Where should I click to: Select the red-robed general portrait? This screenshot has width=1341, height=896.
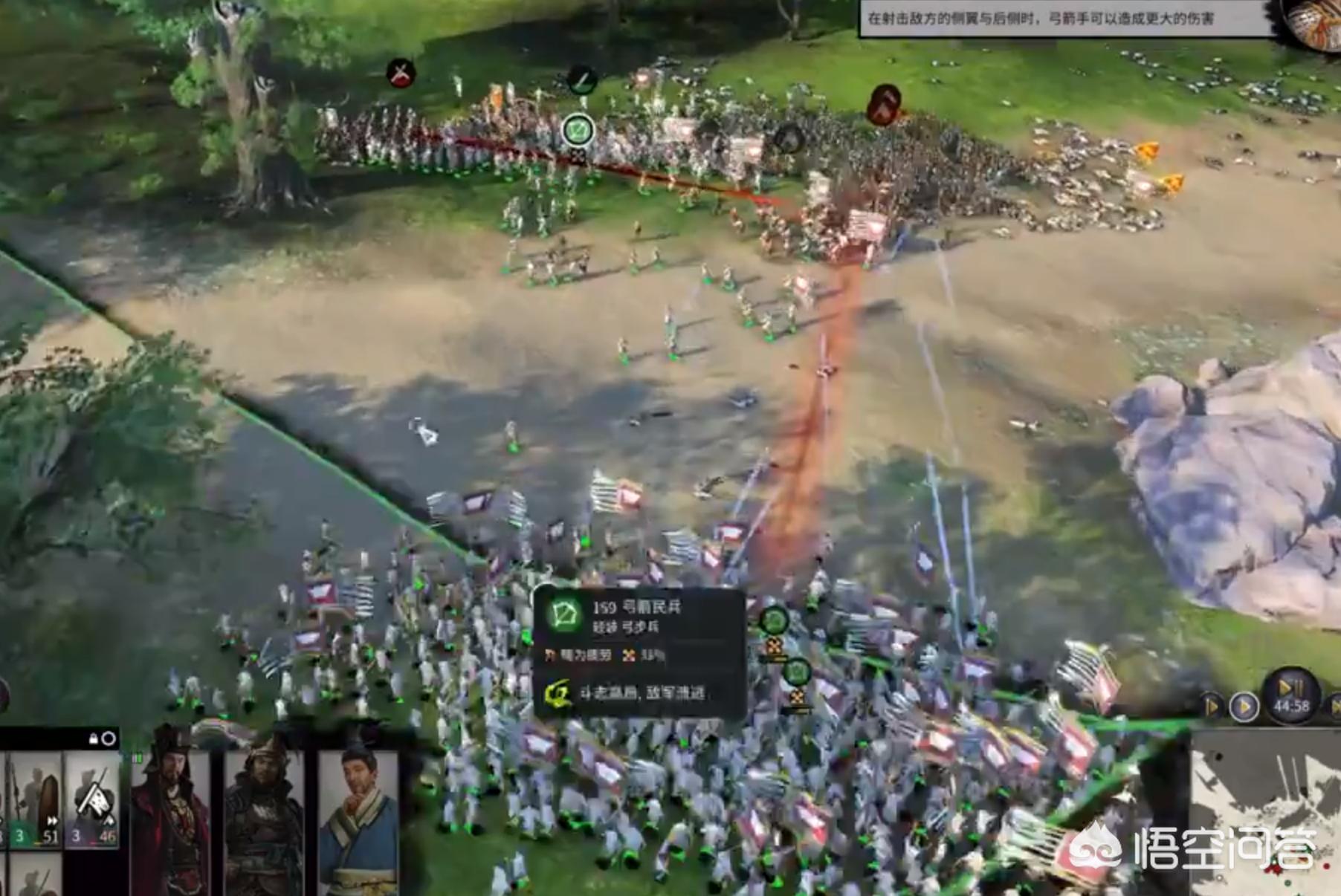point(172,814)
